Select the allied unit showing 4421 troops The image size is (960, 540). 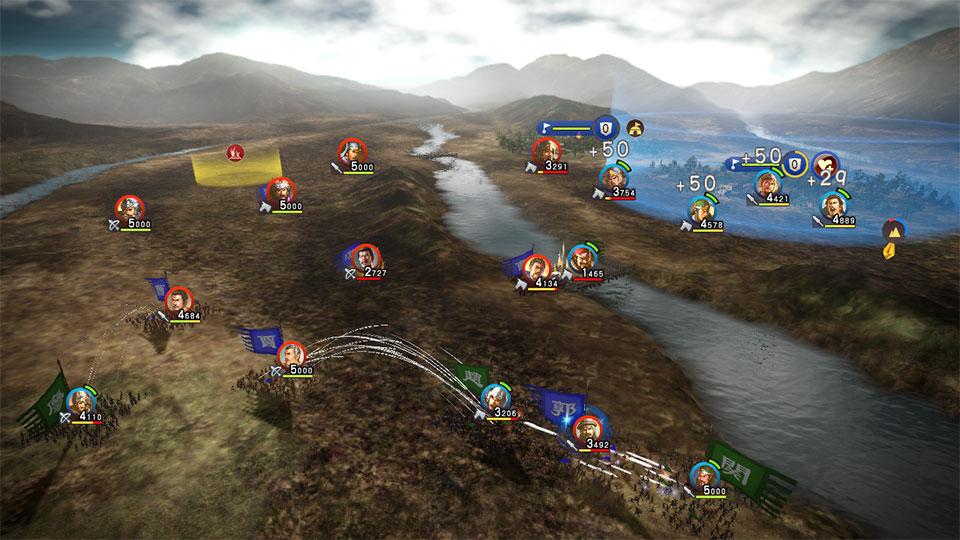tap(767, 184)
